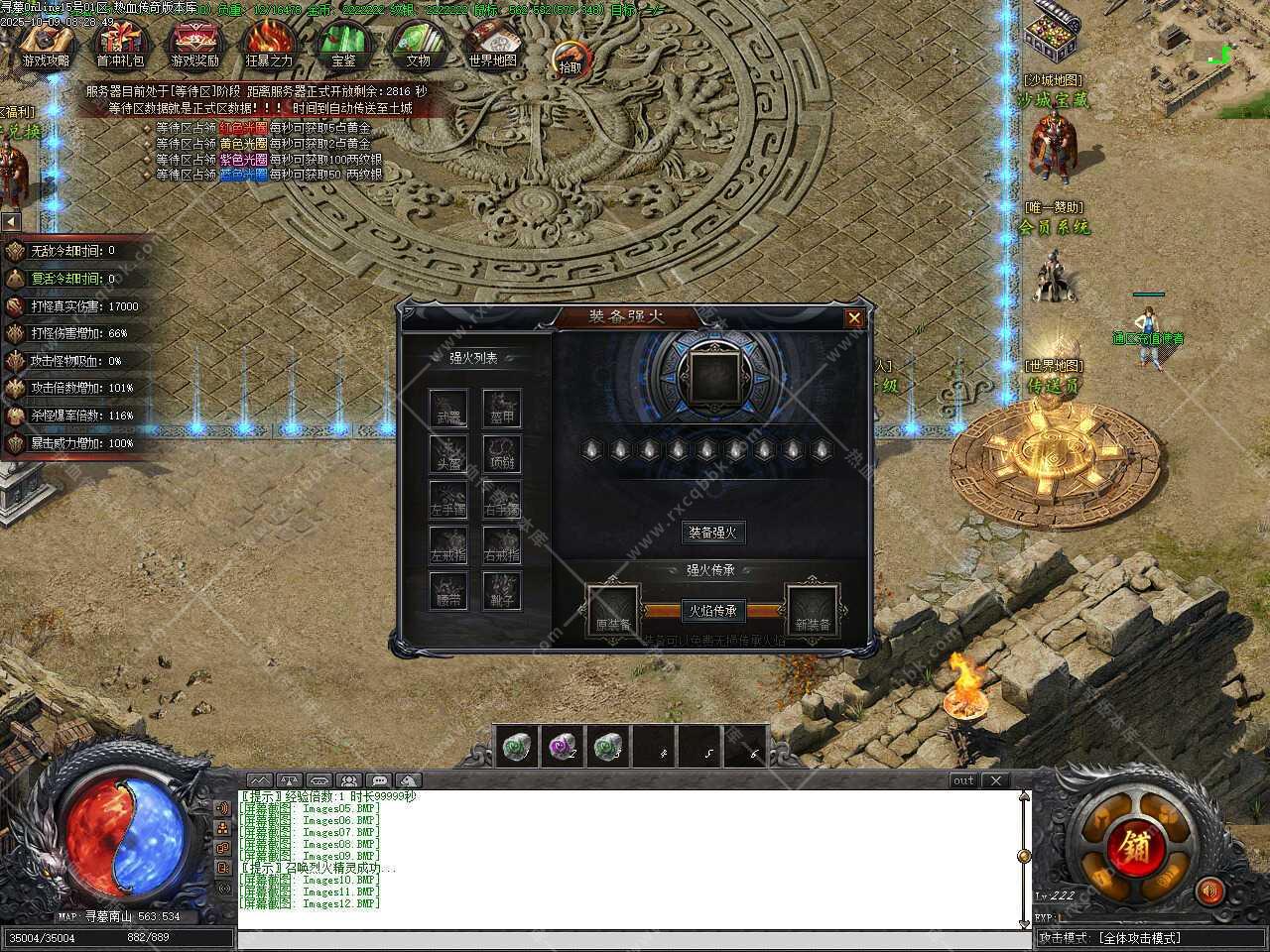Click the 装备强火 enhance button
The width and height of the screenshot is (1270, 952).
click(712, 533)
